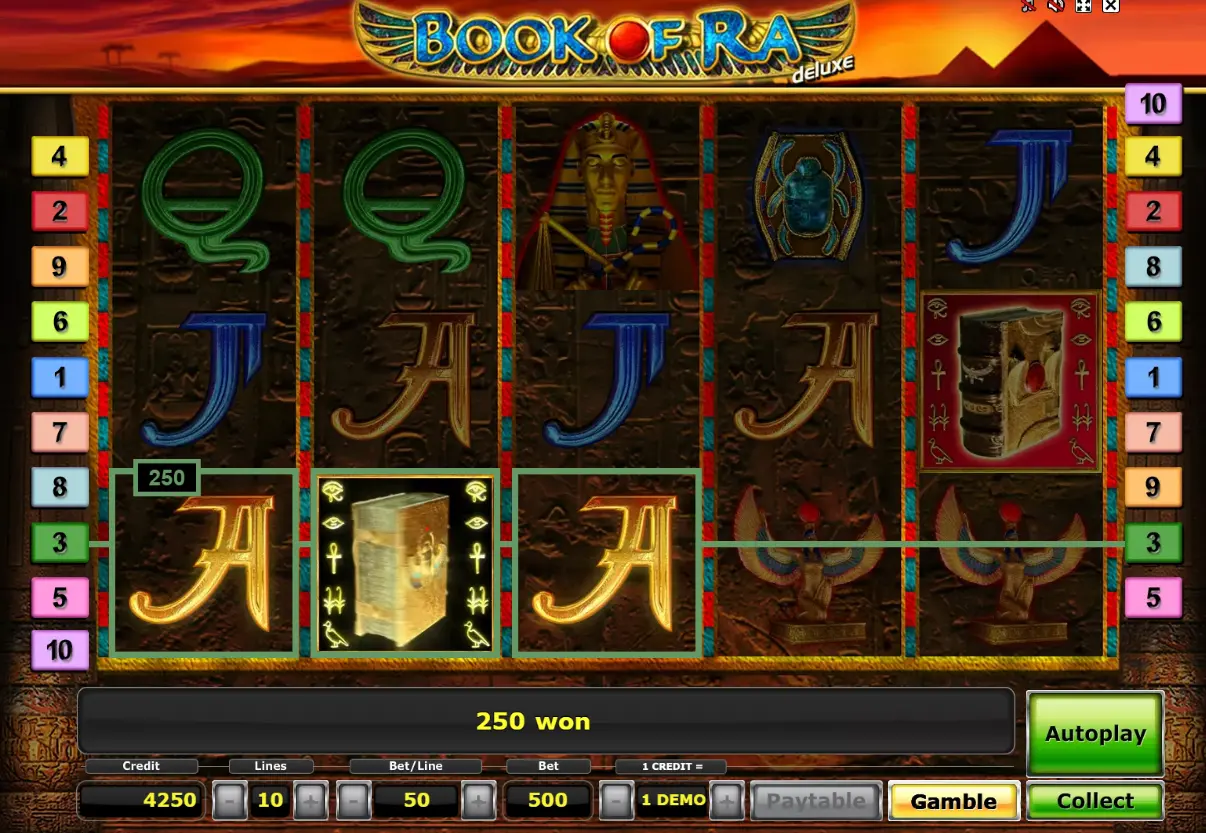
Task: Increase the number of Lines
Action: (310, 801)
